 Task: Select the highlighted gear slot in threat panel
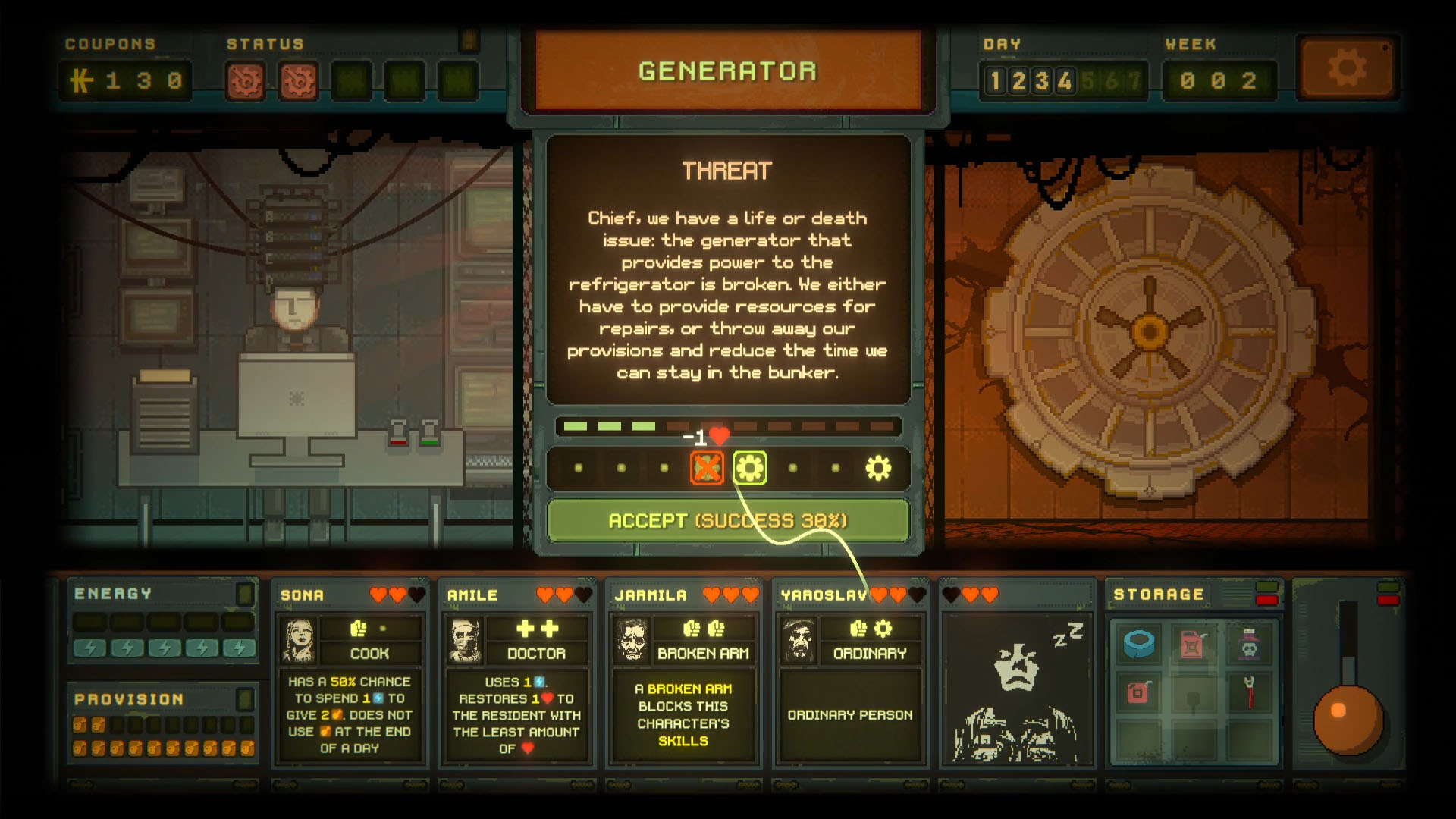tap(751, 468)
